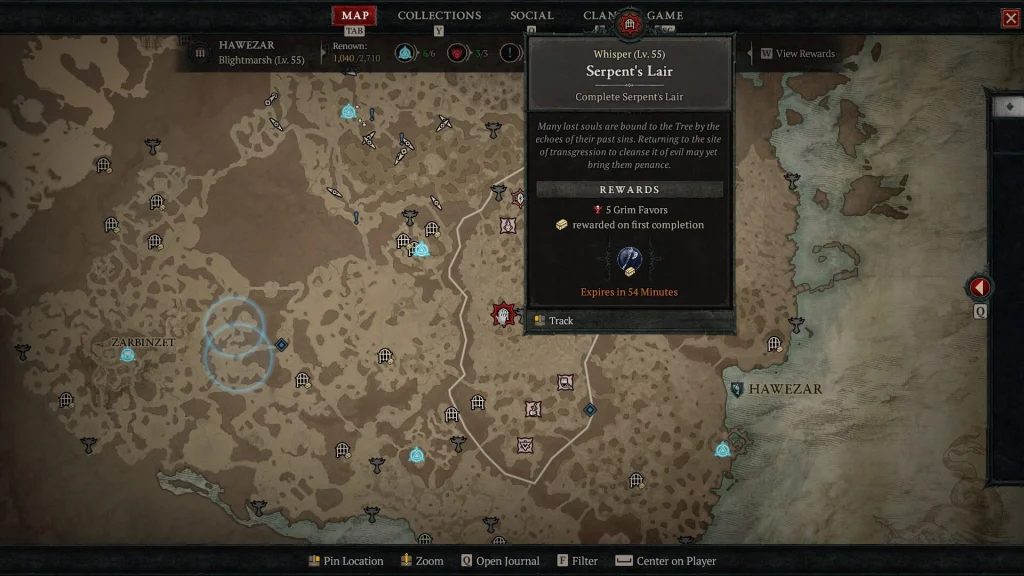Expand the journal panel with the red arrow
The height and width of the screenshot is (576, 1024).
point(980,288)
